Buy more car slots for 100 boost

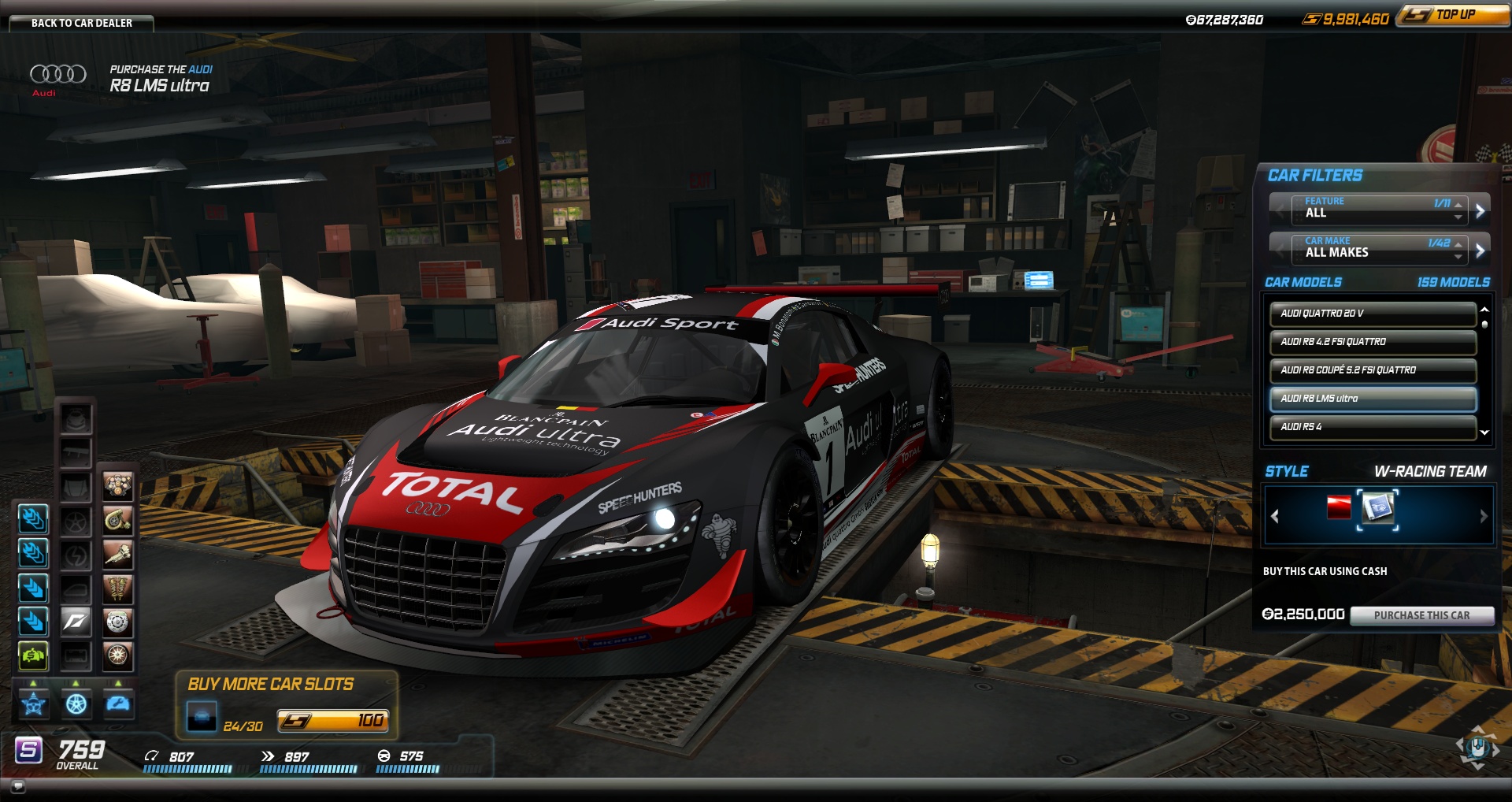pyautogui.click(x=333, y=721)
